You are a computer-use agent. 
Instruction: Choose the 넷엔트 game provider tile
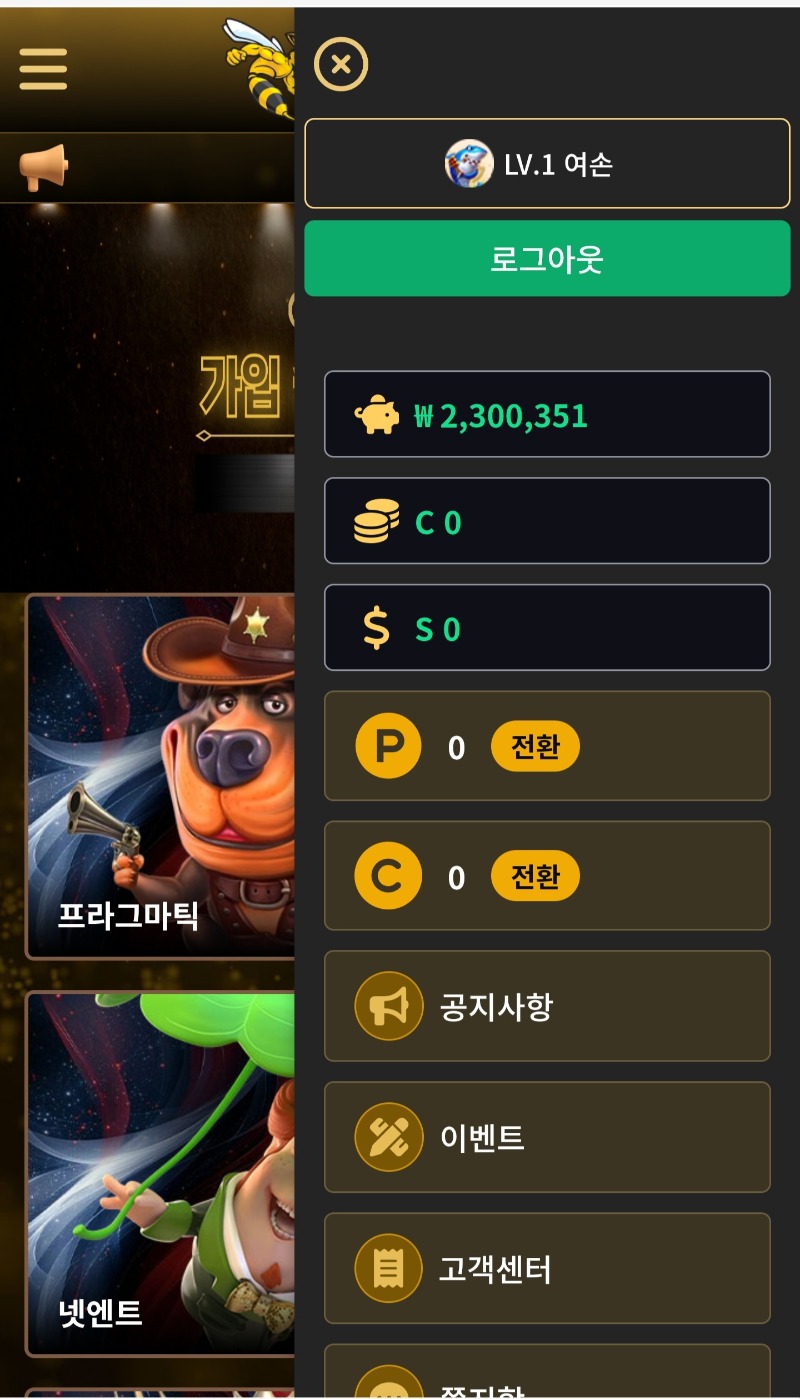[x=160, y=1173]
